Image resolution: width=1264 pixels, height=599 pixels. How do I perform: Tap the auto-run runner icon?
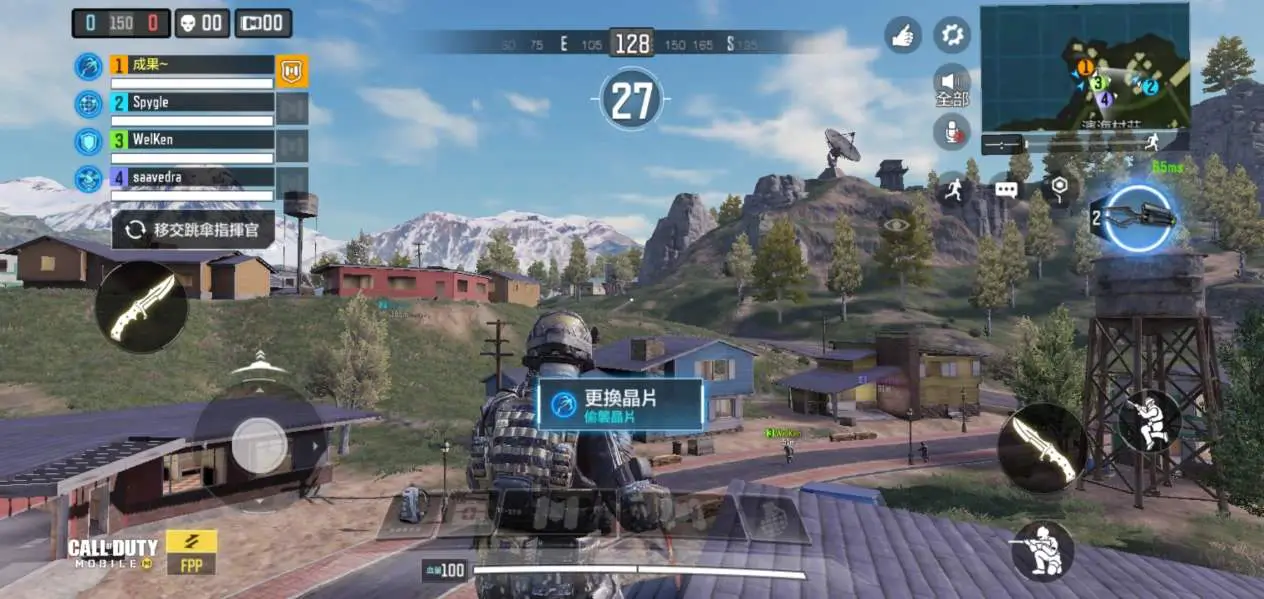point(954,188)
